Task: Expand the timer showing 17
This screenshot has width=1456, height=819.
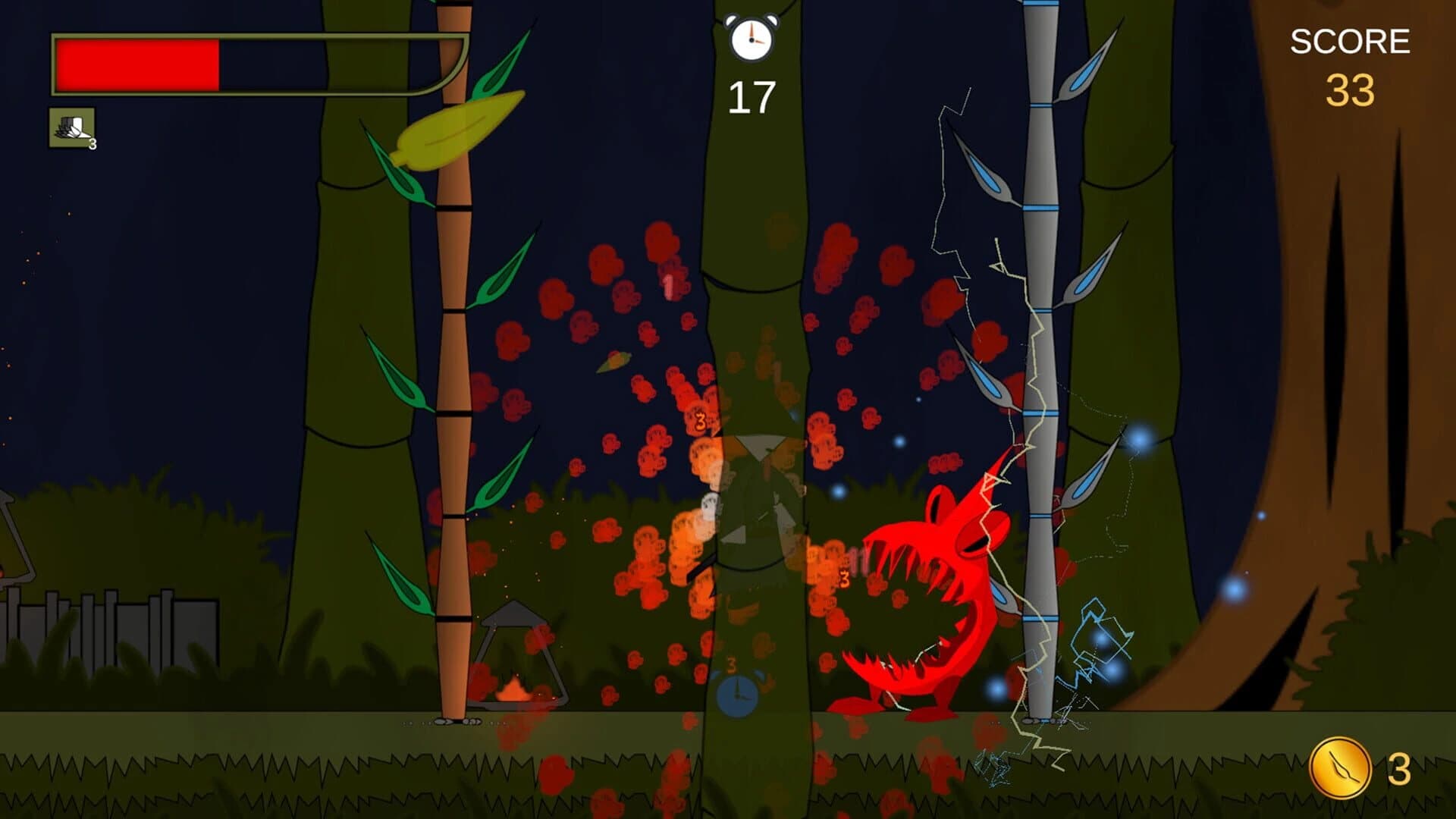Action: [752, 95]
